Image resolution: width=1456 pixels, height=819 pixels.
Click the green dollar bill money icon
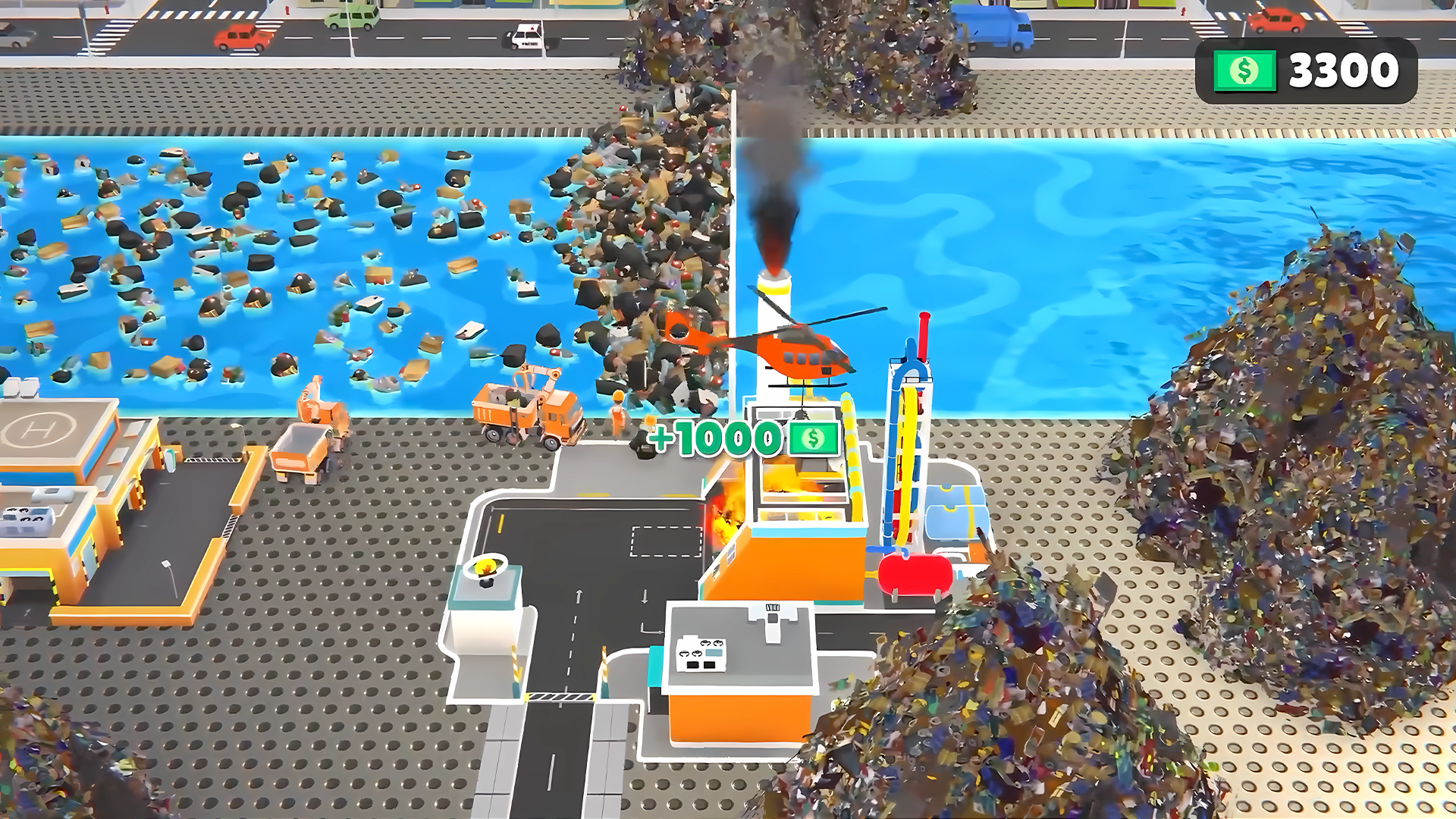(1244, 70)
